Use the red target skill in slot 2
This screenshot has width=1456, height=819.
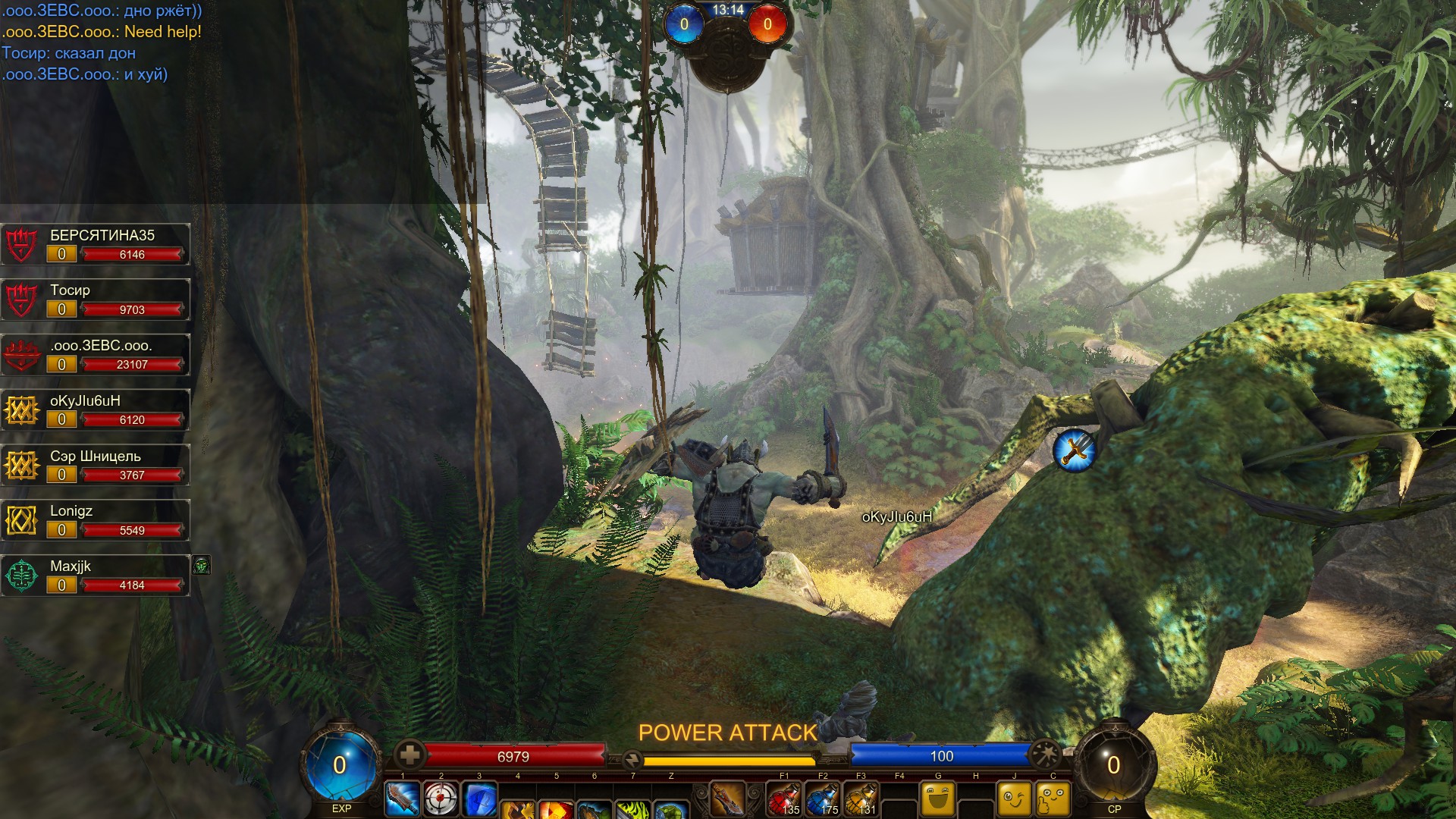441,799
